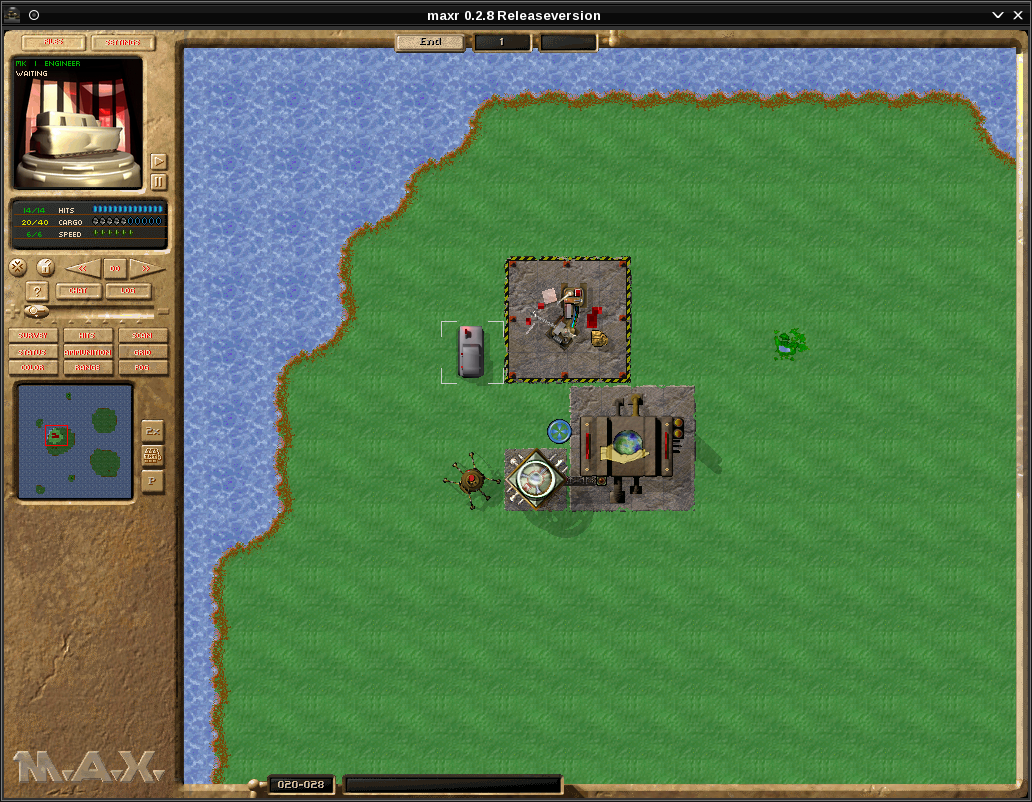
Task: Toggle the Color display button
Action: click(x=32, y=368)
